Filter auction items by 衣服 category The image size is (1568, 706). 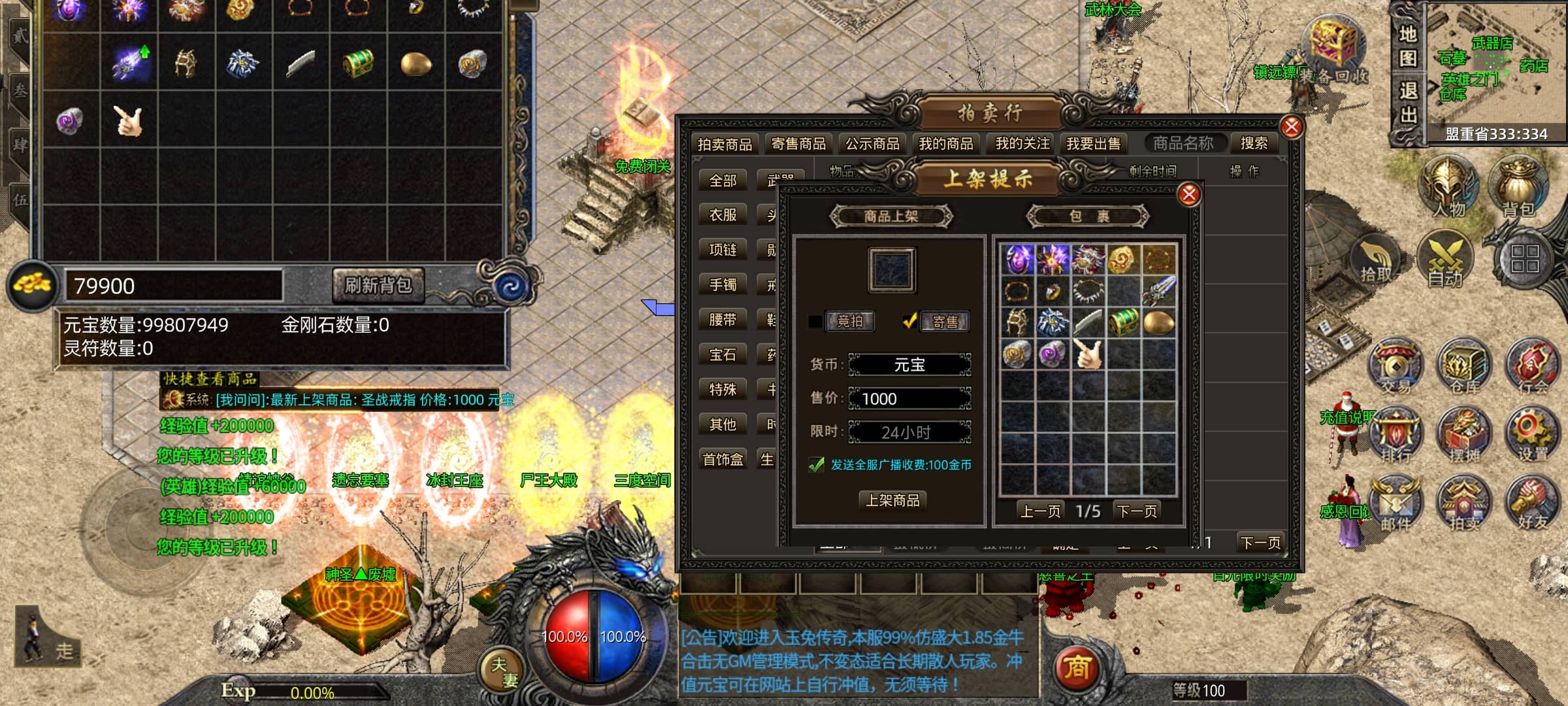723,215
